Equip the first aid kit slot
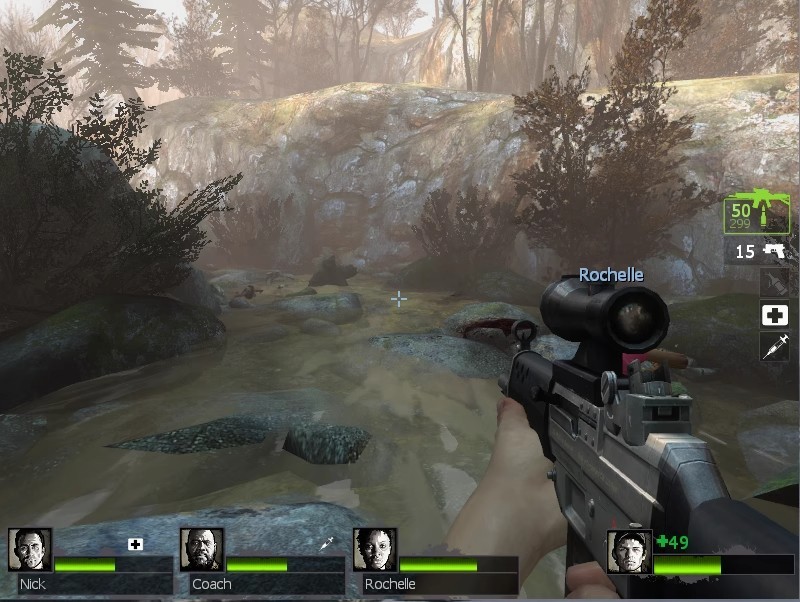The width and height of the screenshot is (800, 602). pyautogui.click(x=774, y=315)
